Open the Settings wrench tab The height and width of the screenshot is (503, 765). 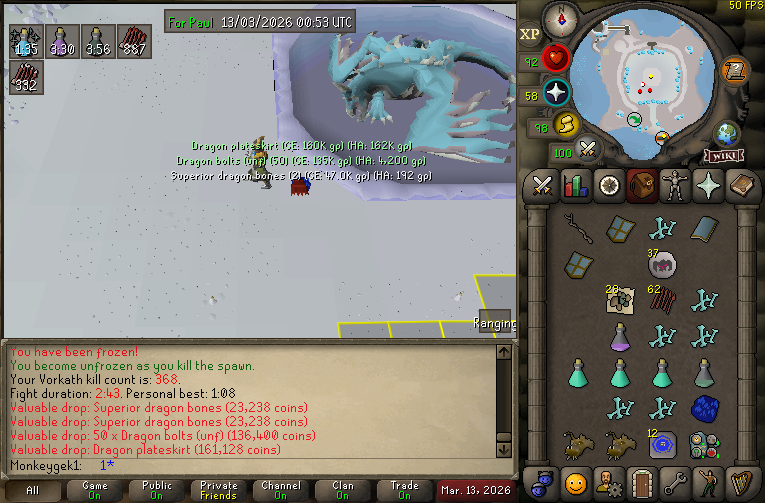tap(674, 481)
